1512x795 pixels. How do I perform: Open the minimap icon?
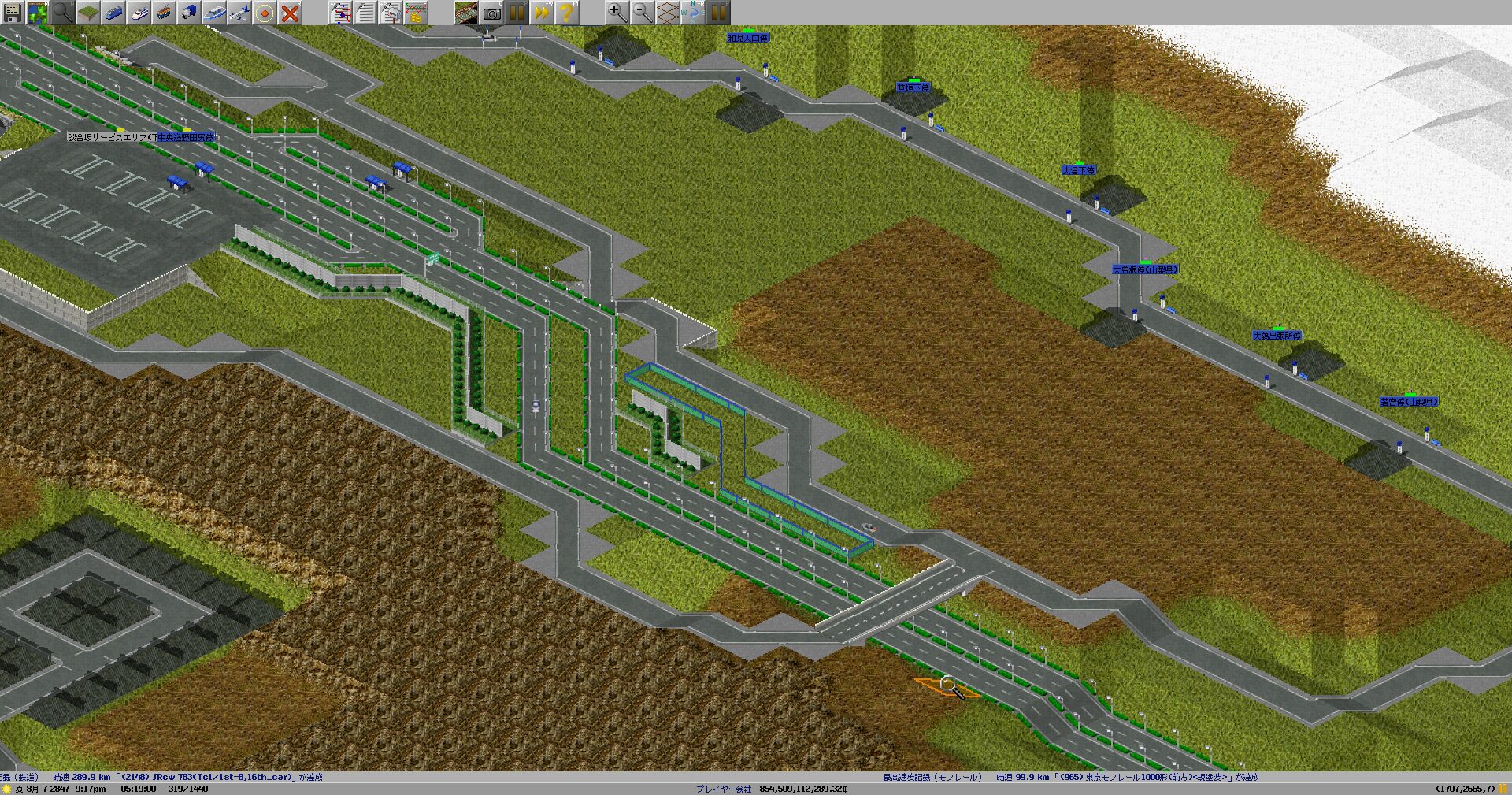pyautogui.click(x=38, y=13)
